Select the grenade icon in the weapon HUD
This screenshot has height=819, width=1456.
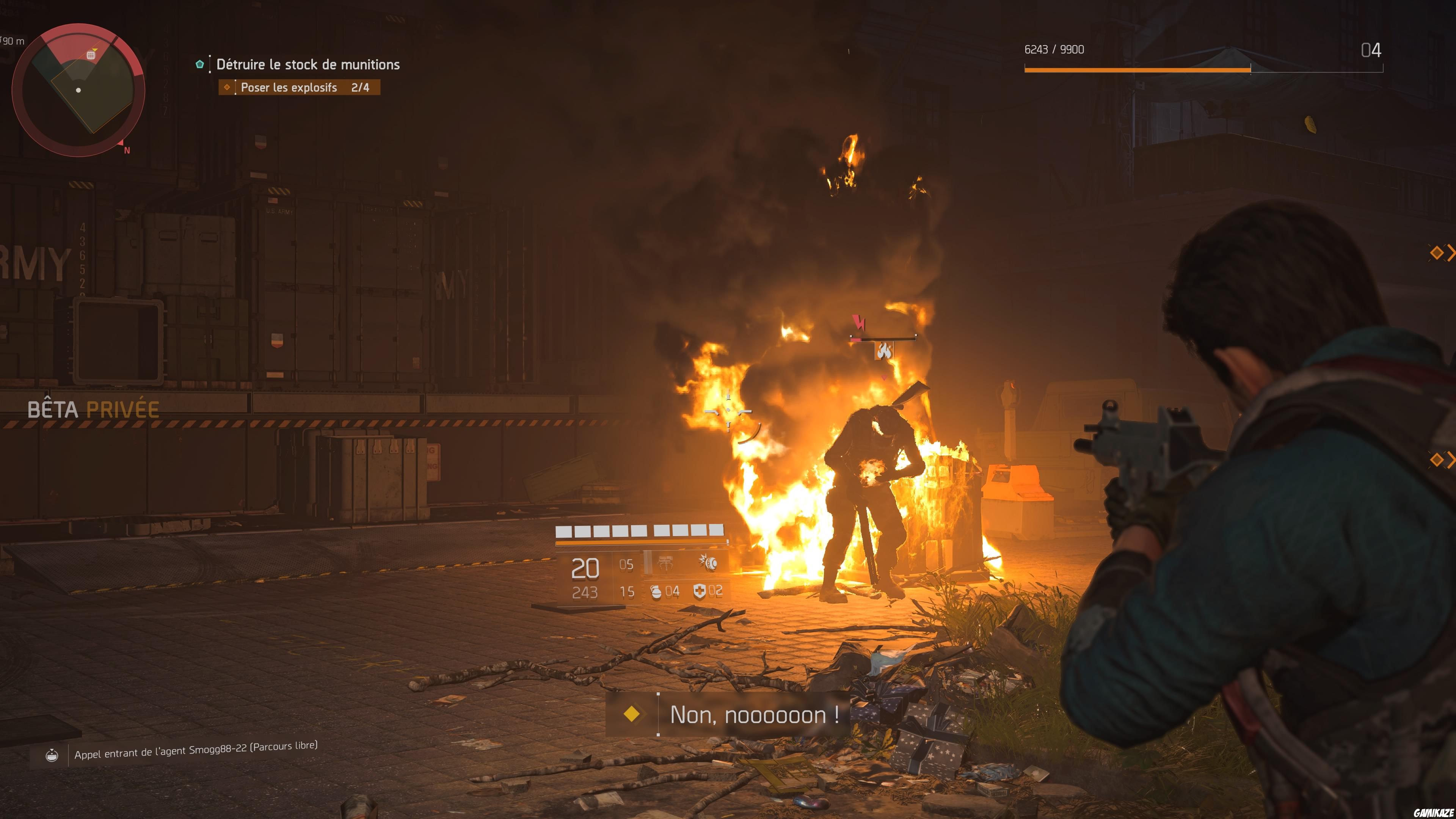click(656, 592)
